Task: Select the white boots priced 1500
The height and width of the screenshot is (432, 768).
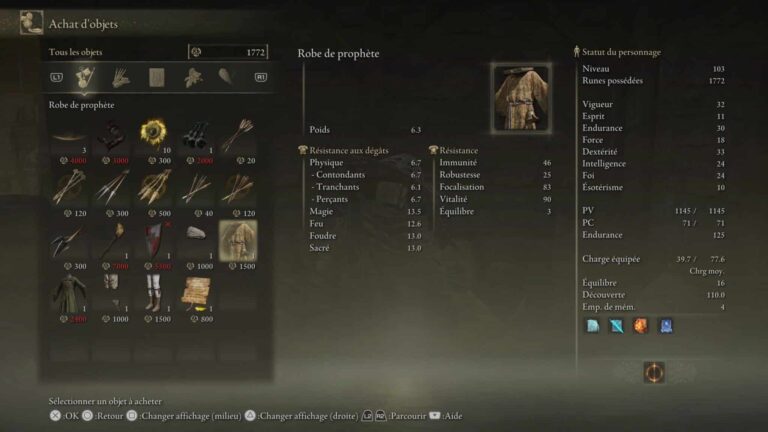Action: click(x=153, y=295)
